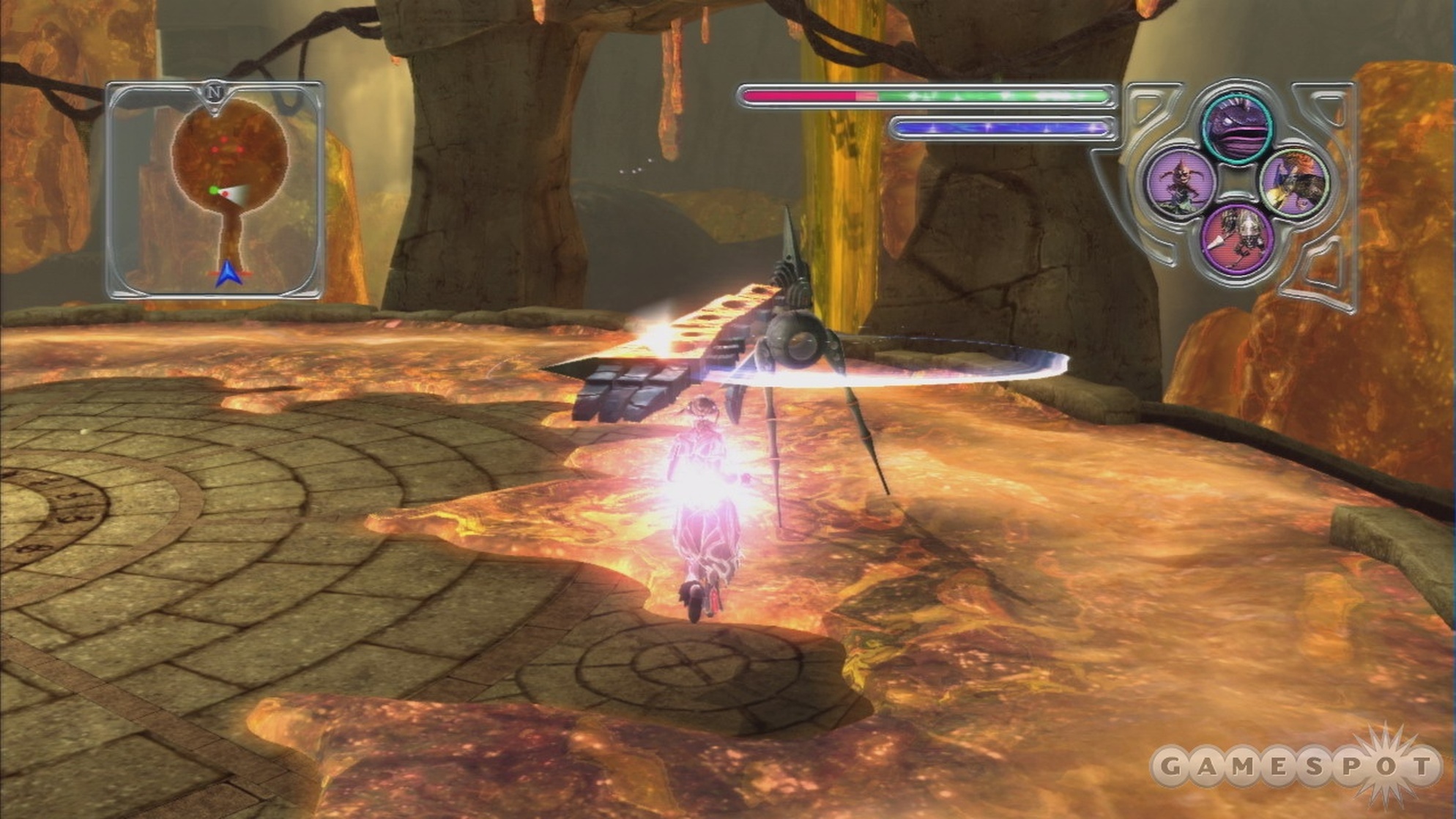Pick the red-background character with white cone
Viewport: 1456px width, 819px height.
1238,238
